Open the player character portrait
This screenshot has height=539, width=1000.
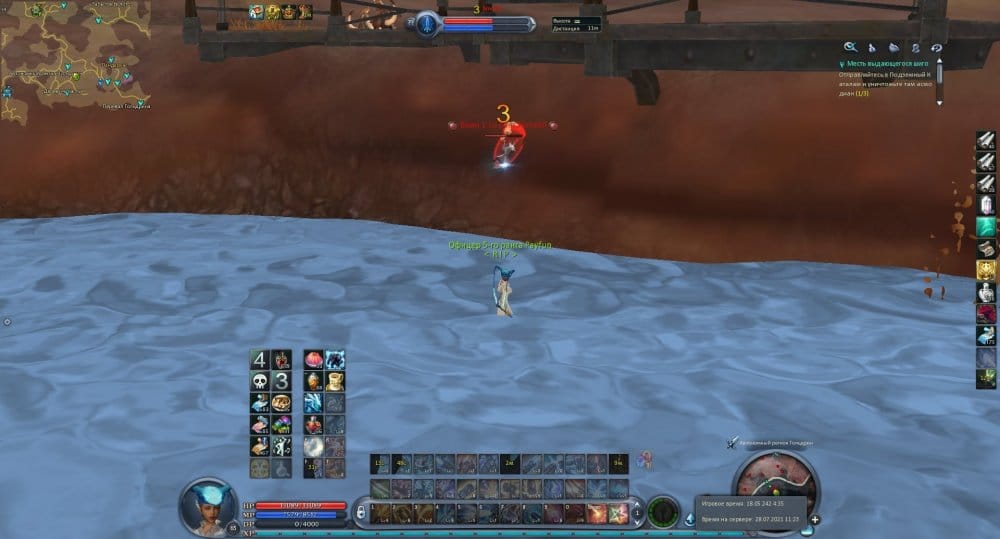207,506
